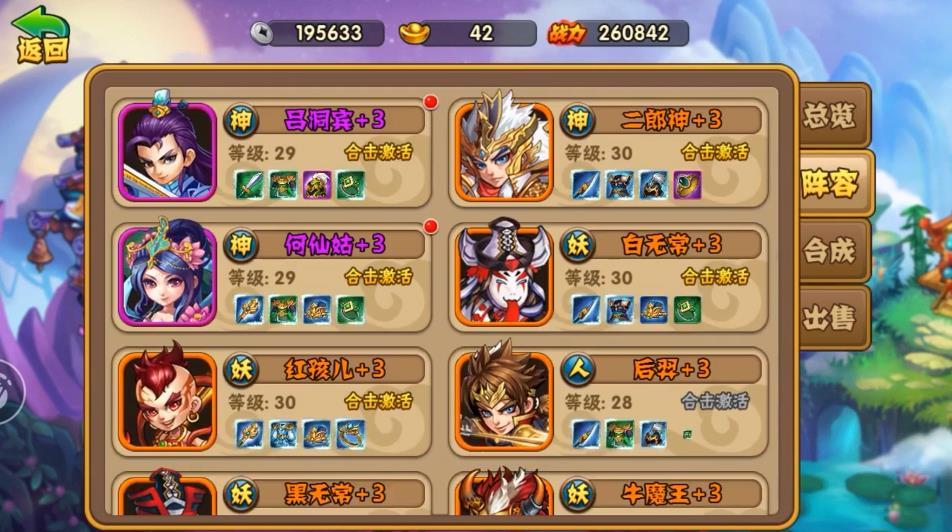Select 吕洞宾 hero portrait
The height and width of the screenshot is (532, 952).
[x=167, y=152]
